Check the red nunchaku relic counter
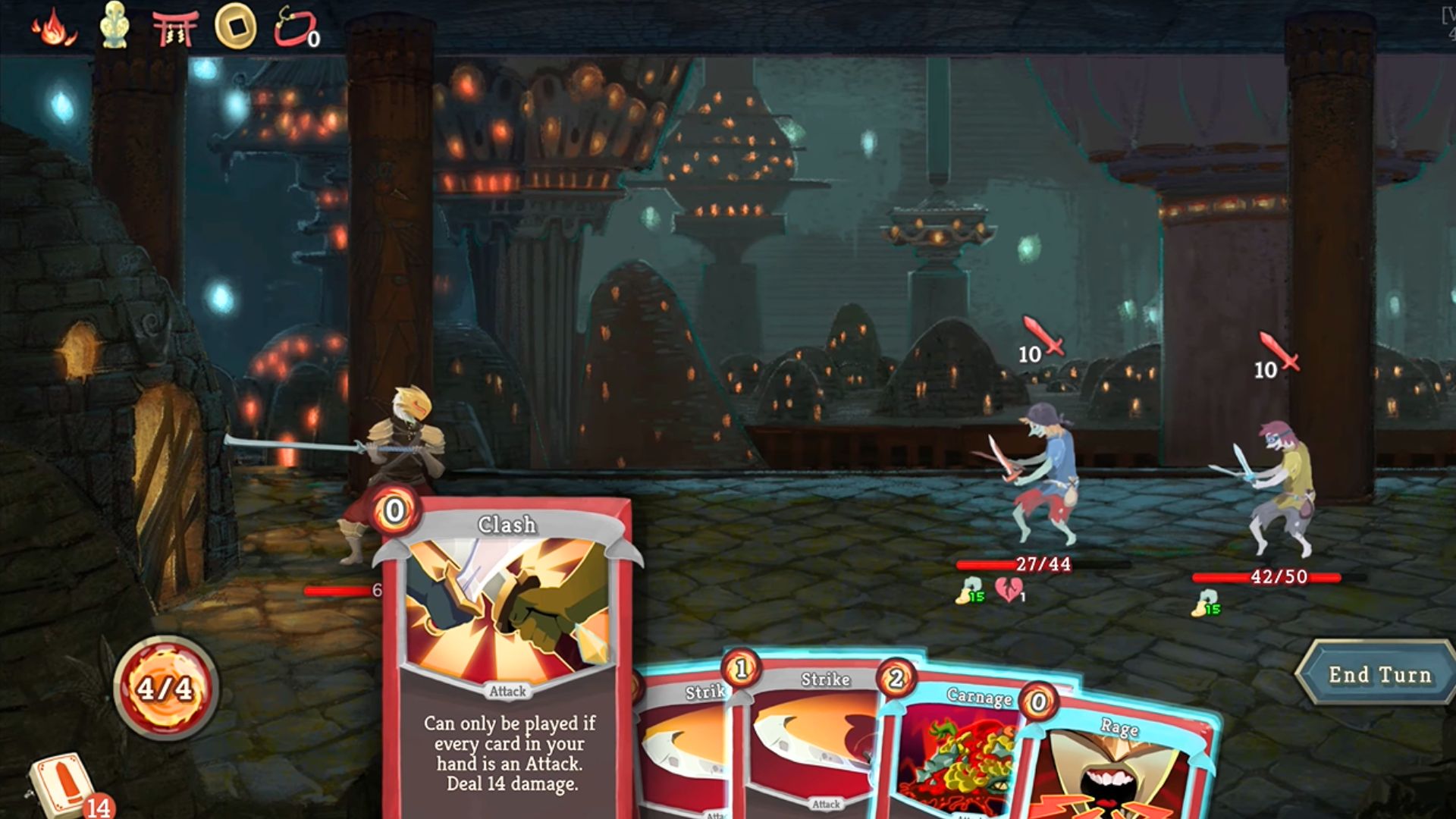 click(296, 27)
